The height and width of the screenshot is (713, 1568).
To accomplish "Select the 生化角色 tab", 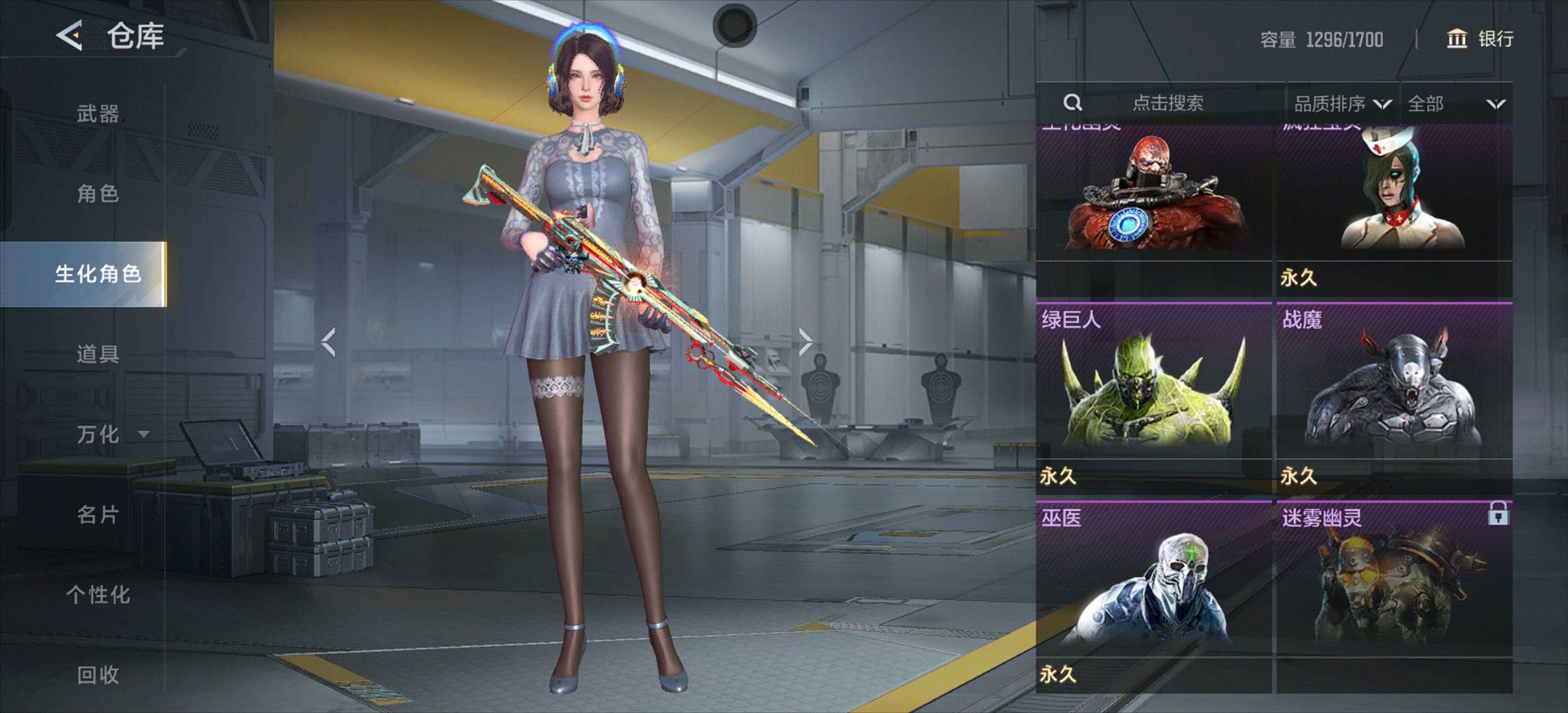I will (x=98, y=274).
